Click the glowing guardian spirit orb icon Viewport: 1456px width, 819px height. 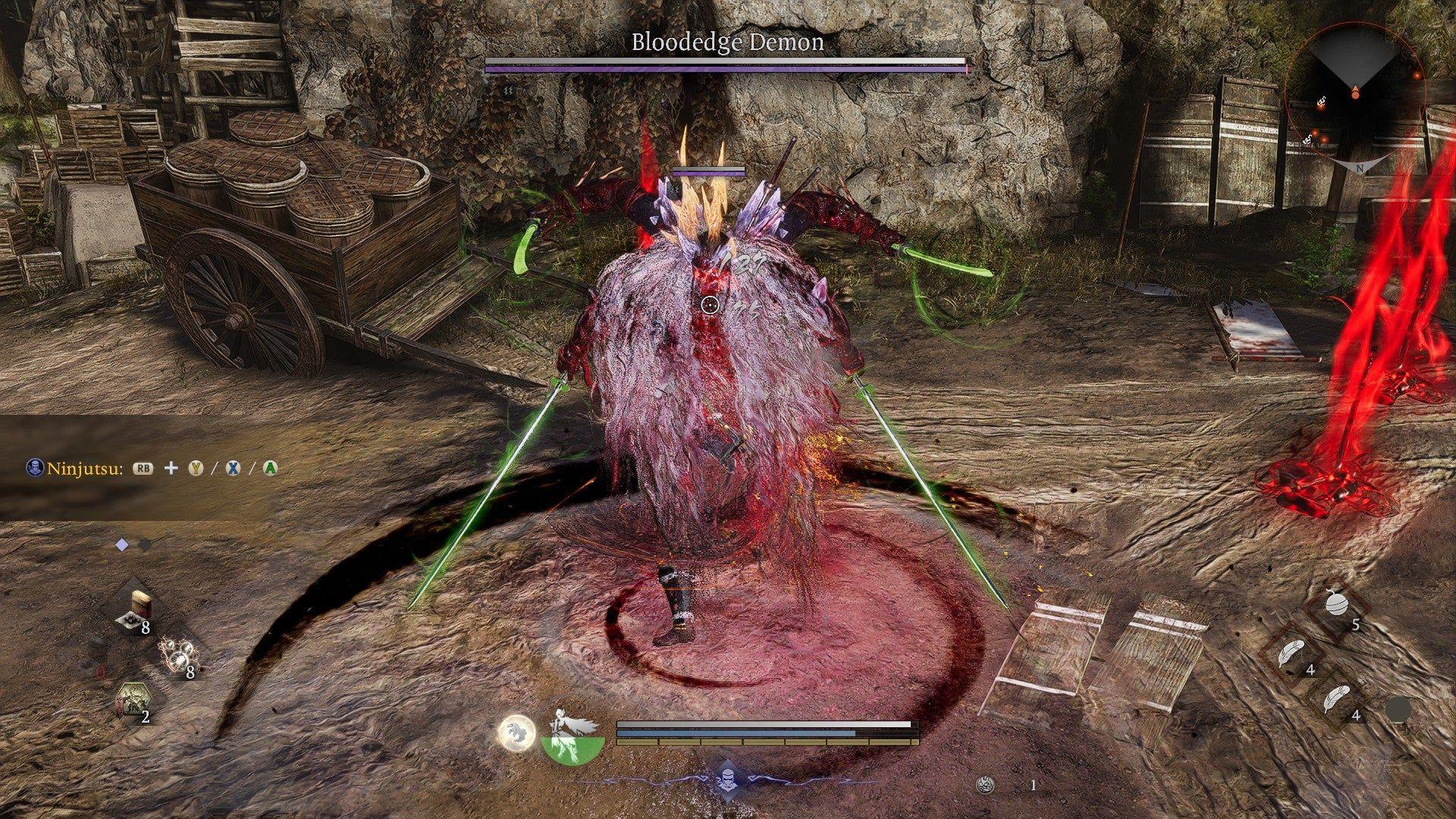click(516, 733)
